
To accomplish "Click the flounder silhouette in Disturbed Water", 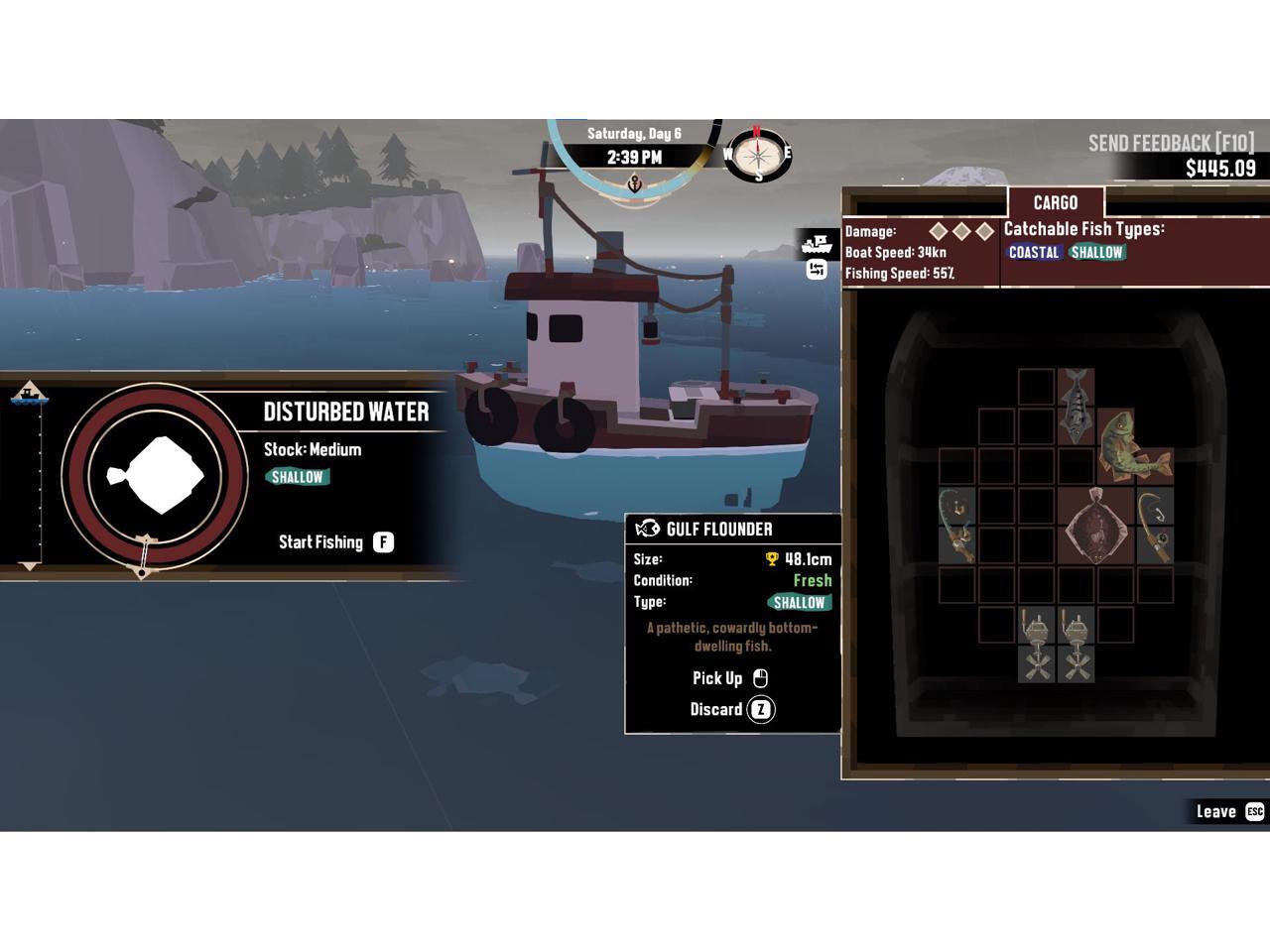I will 155,475.
